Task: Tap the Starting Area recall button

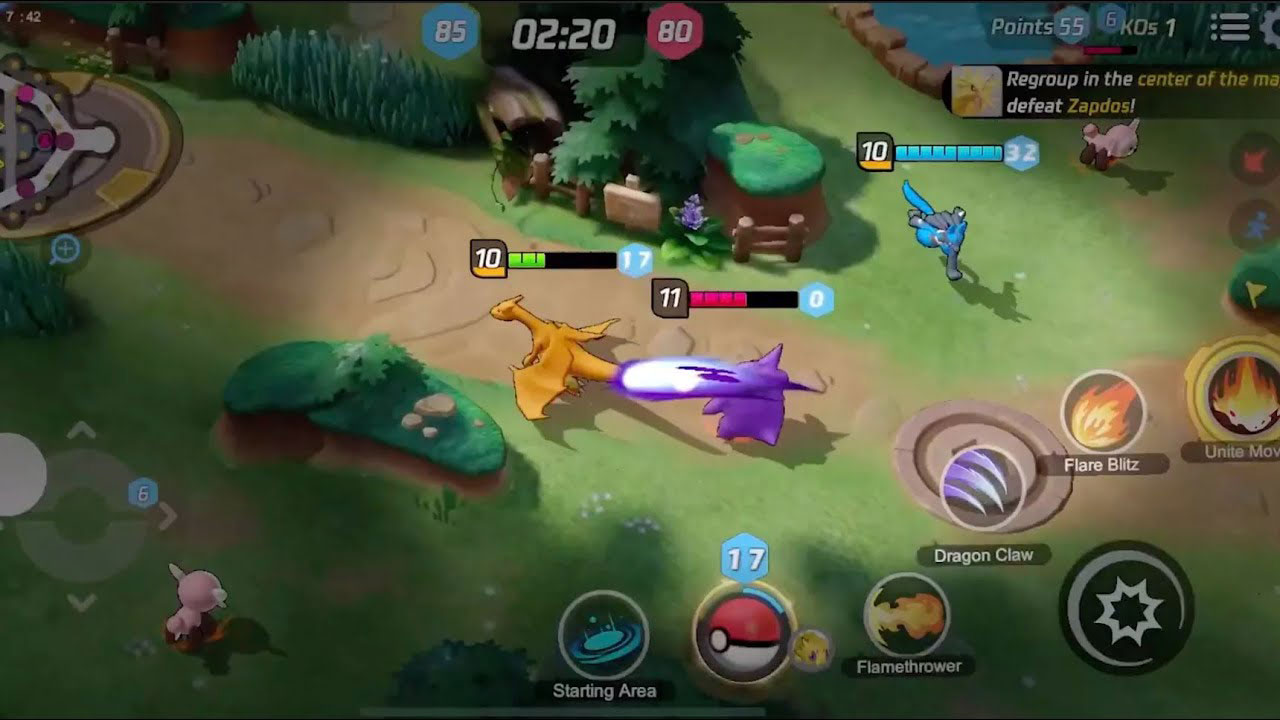Action: click(601, 635)
